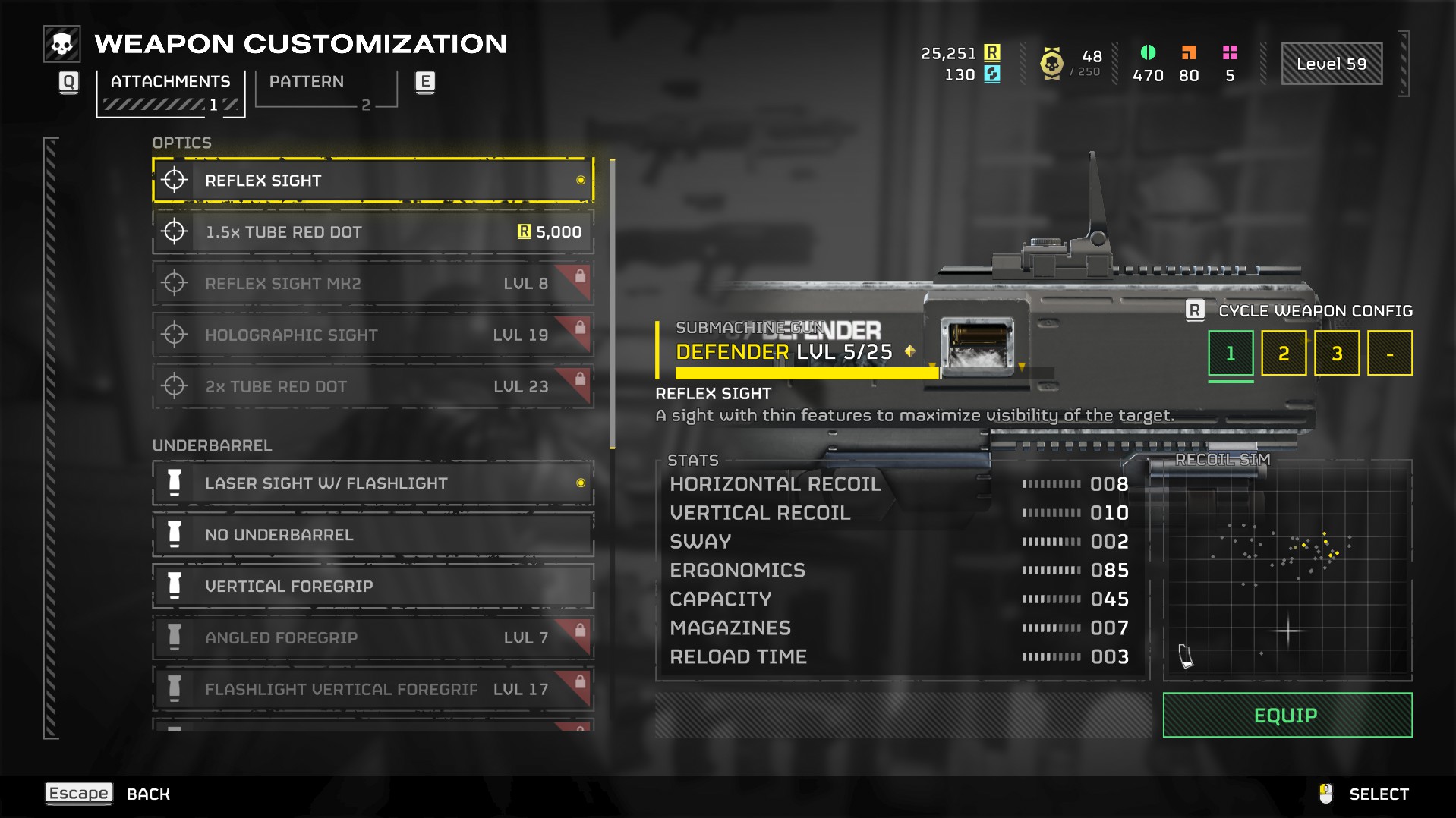
Task: Buy the 1.5x Tube Red Dot optic
Action: coord(372,232)
